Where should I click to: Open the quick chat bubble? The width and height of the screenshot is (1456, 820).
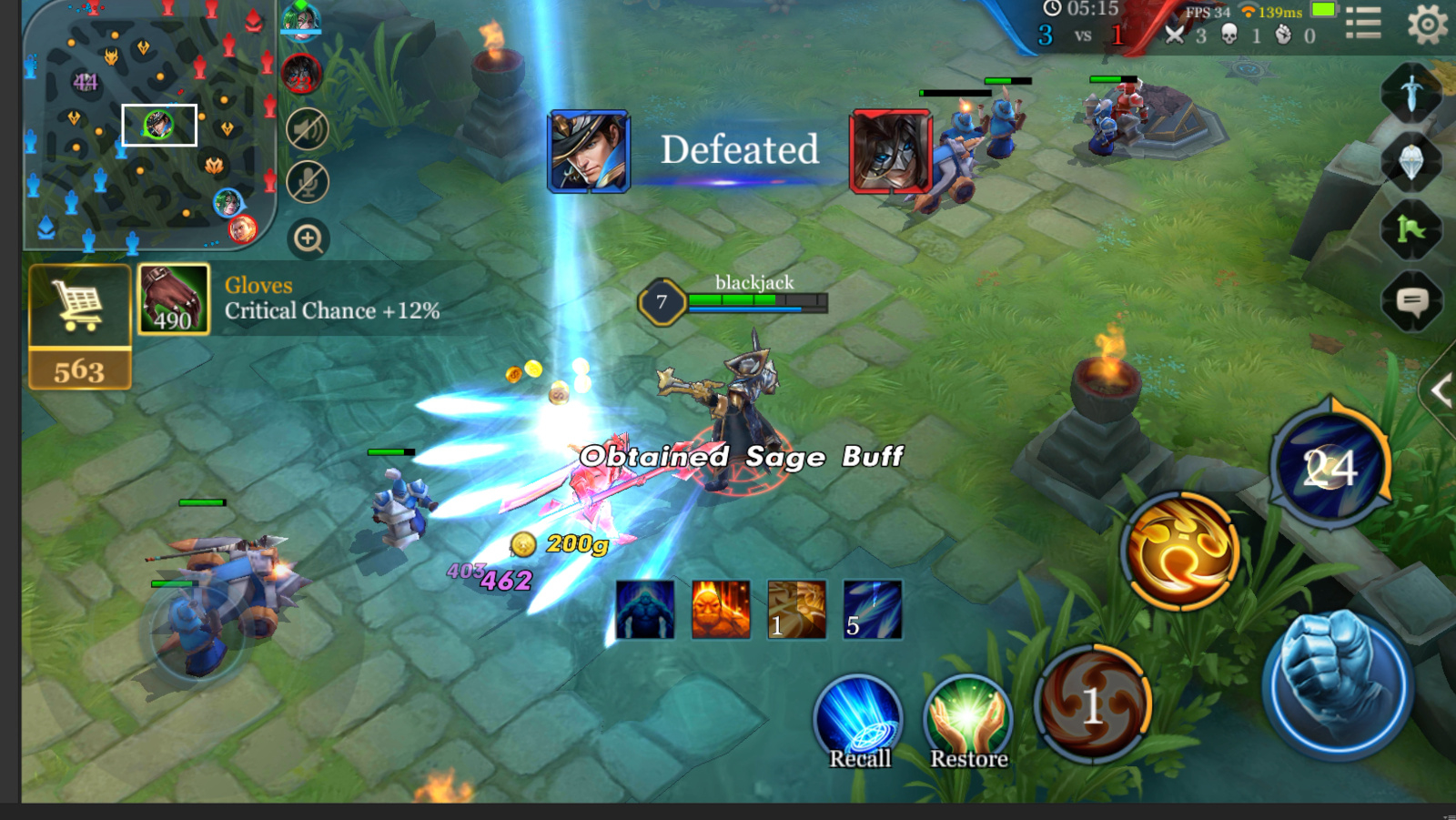[x=1411, y=300]
